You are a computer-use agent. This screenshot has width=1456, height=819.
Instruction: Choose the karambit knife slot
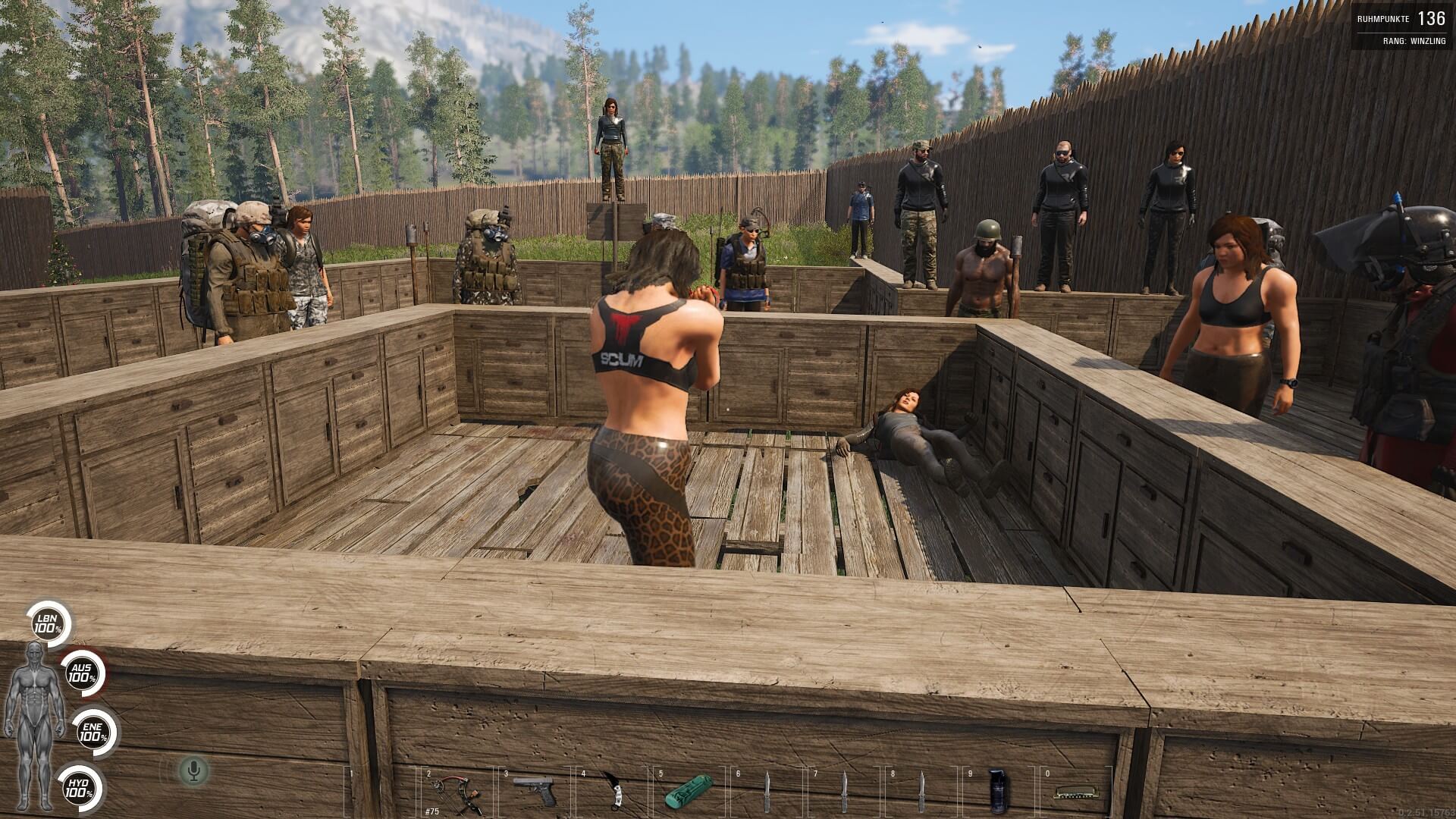[613, 792]
